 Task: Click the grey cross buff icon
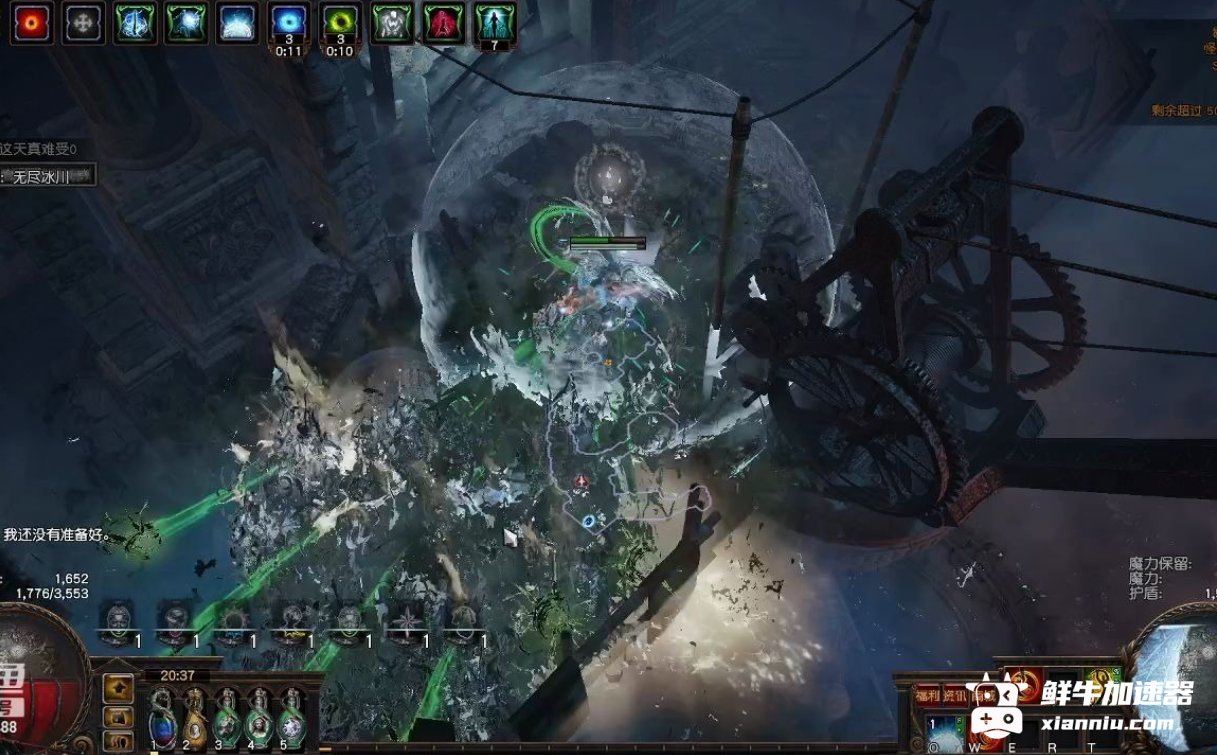pyautogui.click(x=83, y=23)
